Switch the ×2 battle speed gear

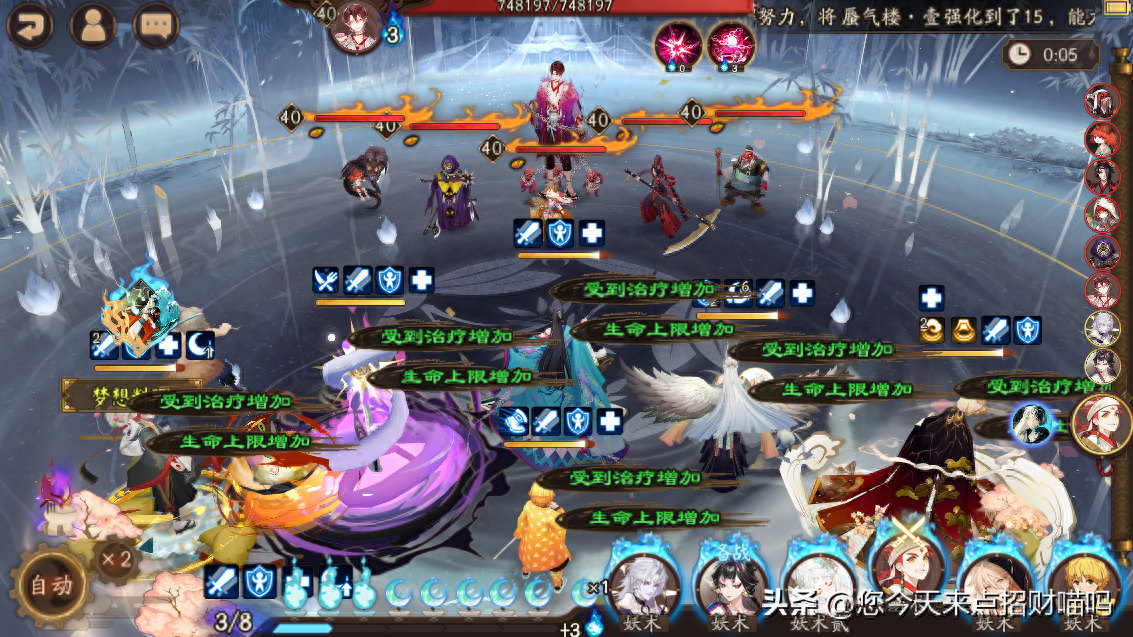(117, 558)
